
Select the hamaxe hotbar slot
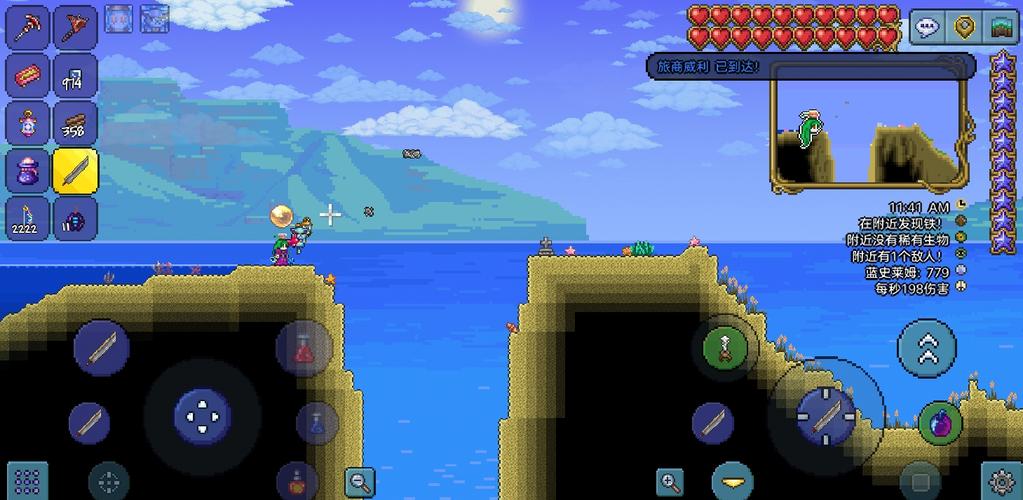coord(75,28)
